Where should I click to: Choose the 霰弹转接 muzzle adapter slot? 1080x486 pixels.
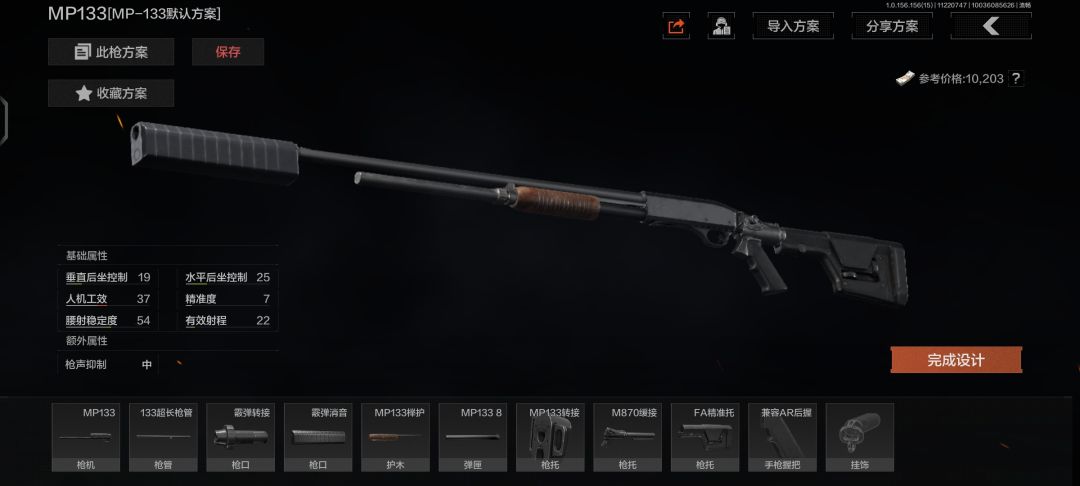click(240, 437)
